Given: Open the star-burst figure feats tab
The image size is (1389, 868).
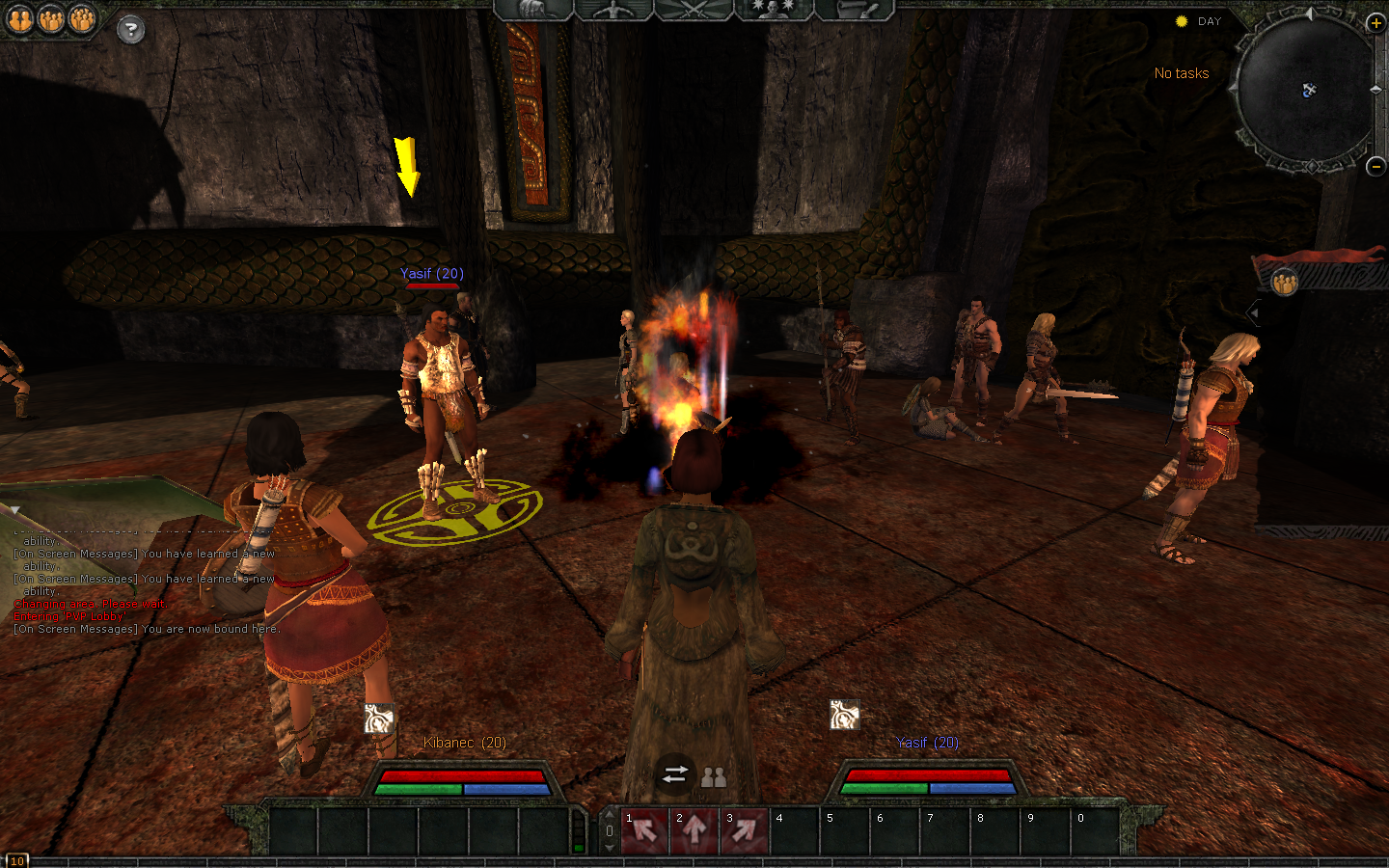Looking at the screenshot, I should coord(773,10).
